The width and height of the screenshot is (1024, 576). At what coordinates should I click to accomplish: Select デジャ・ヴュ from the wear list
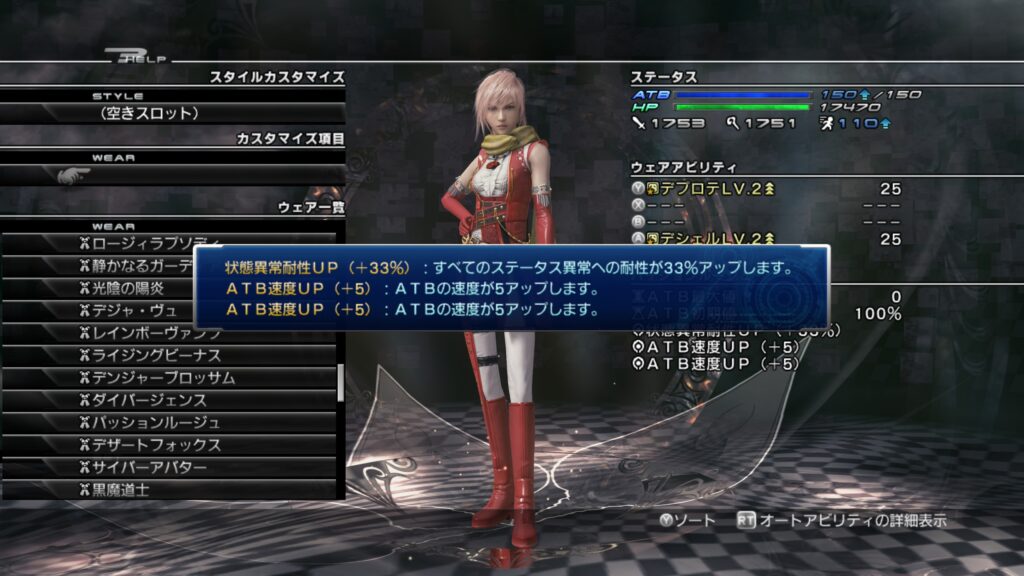coord(126,310)
